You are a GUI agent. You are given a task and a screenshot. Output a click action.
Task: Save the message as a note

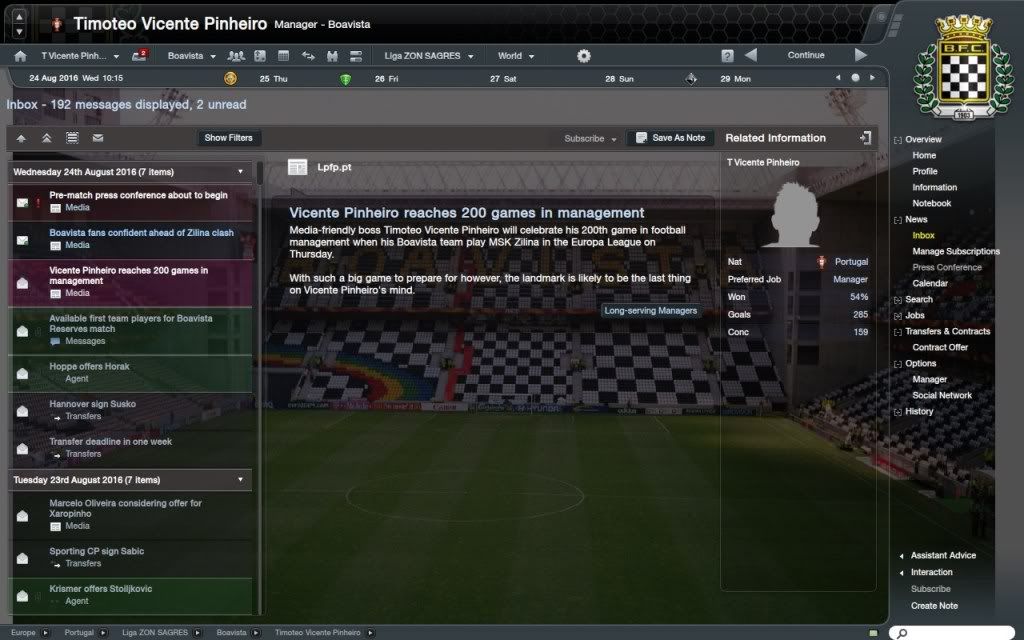point(670,138)
